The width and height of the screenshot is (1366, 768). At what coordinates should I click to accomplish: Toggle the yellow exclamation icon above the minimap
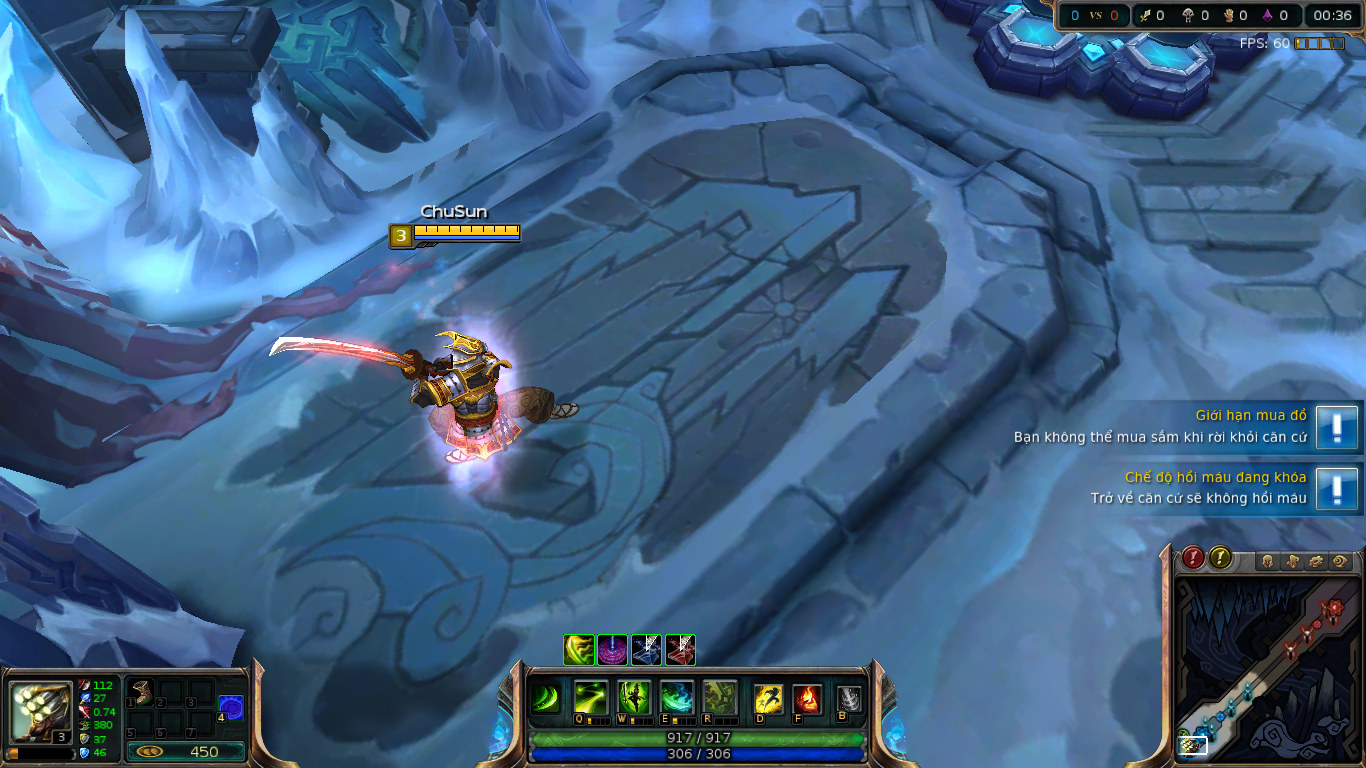tap(1218, 558)
